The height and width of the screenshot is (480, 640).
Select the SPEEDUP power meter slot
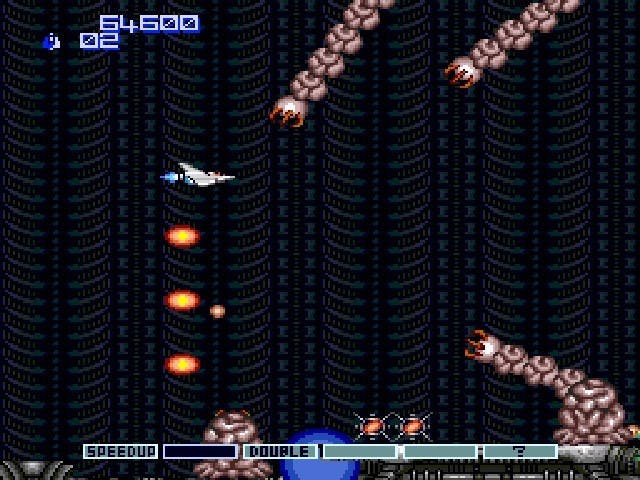tap(120, 452)
